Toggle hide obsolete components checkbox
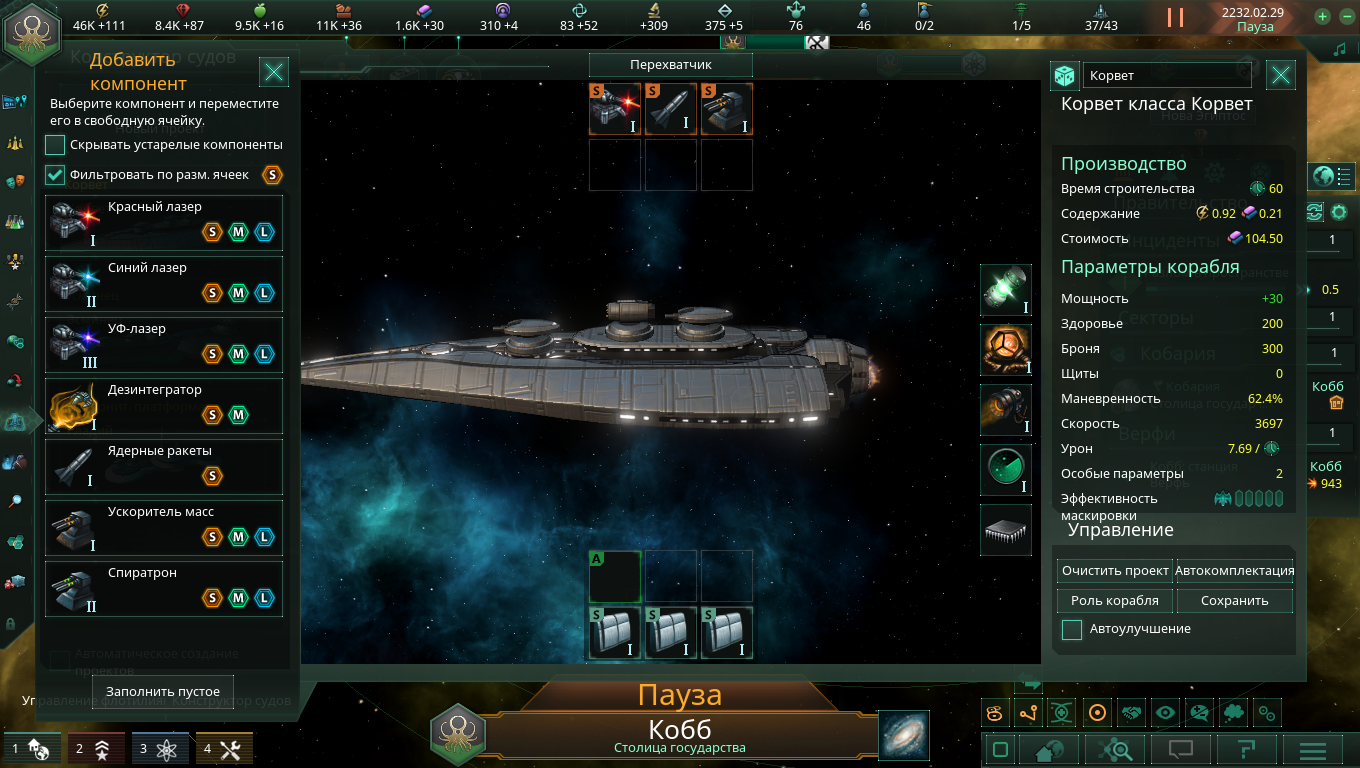 tap(55, 145)
